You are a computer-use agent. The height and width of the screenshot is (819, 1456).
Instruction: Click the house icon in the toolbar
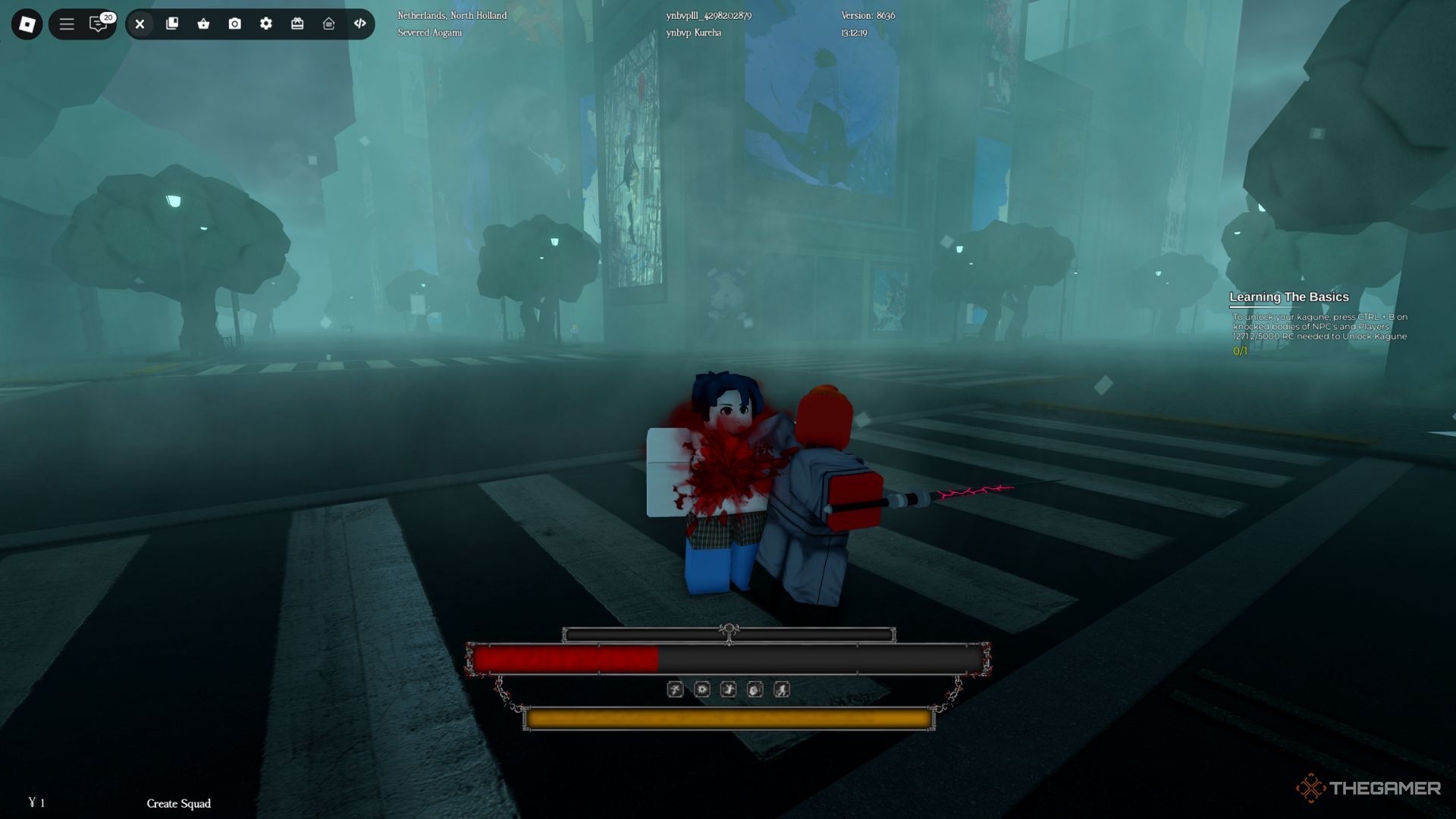tap(328, 24)
